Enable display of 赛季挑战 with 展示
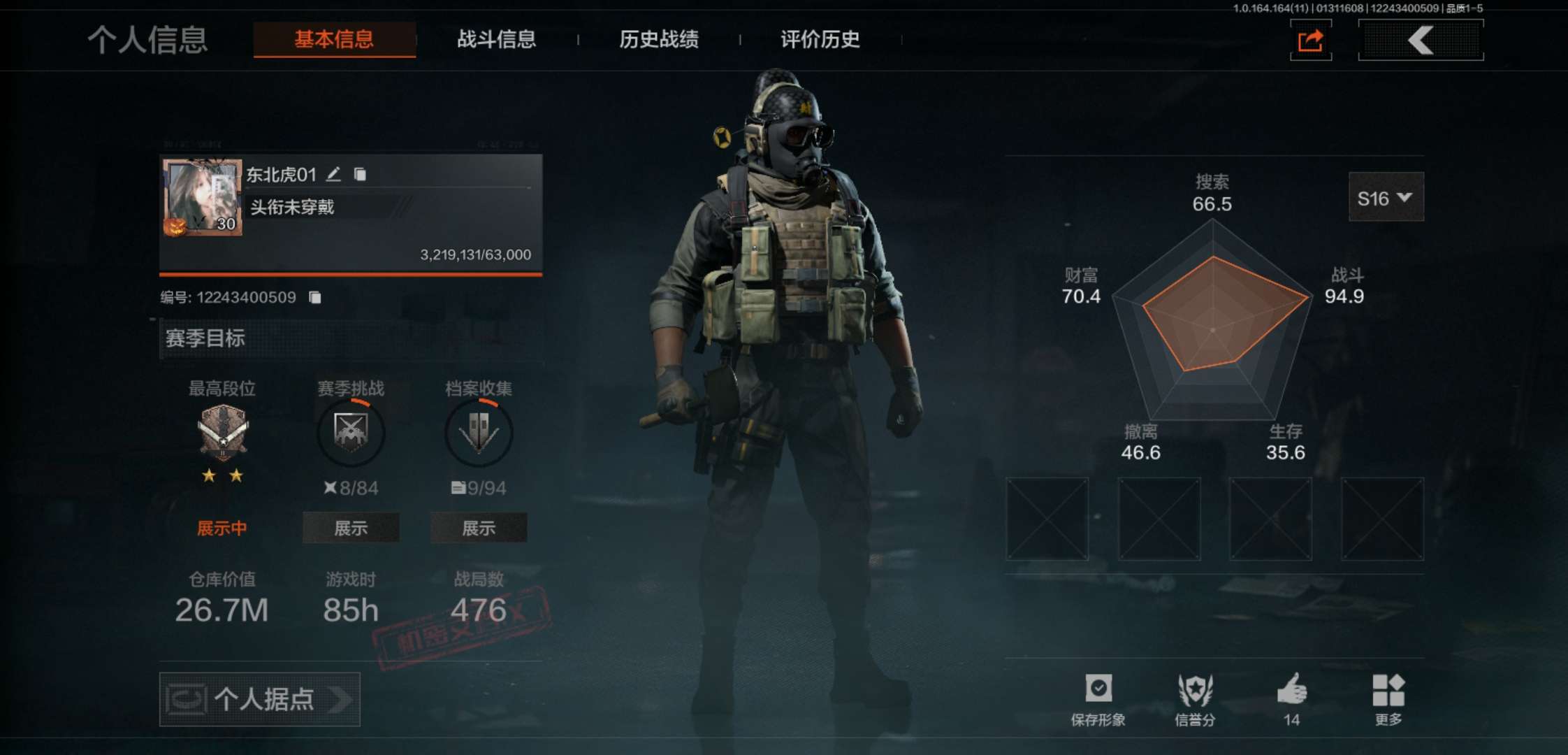Viewport: 1568px width, 755px height. pos(350,528)
